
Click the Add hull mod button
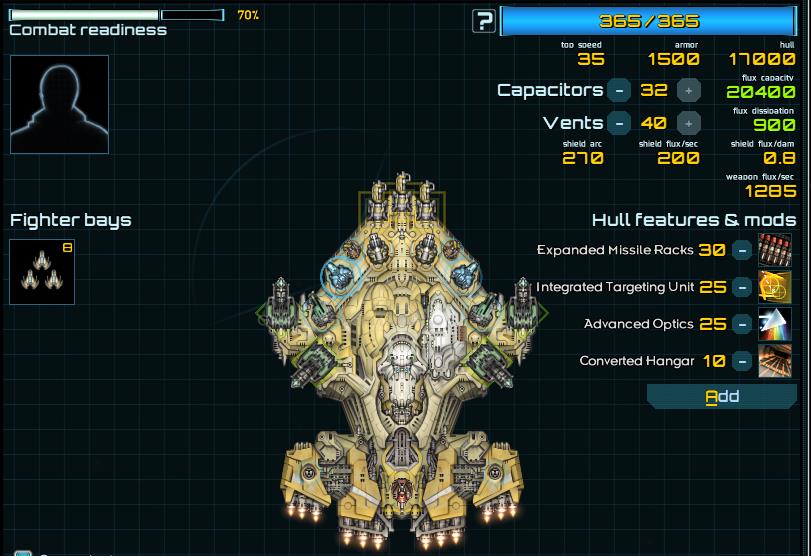722,397
